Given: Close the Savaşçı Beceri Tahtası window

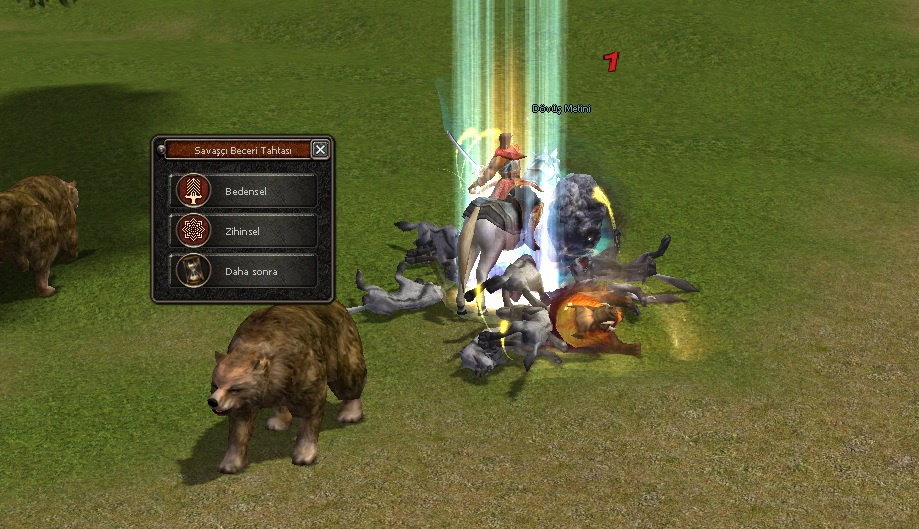Looking at the screenshot, I should click(320, 149).
